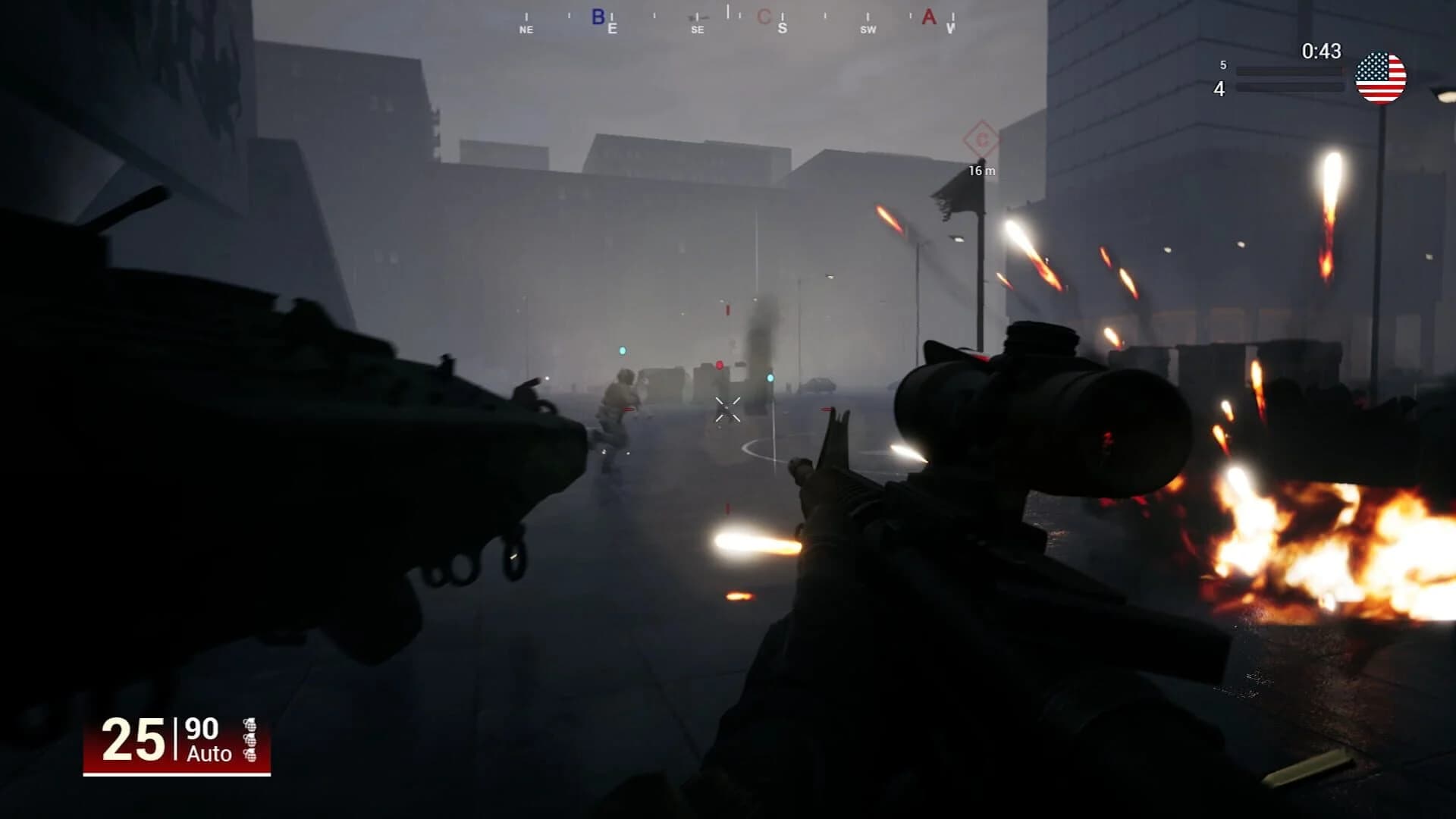The width and height of the screenshot is (1456, 819).
Task: Click the middle grenade icon
Action: click(x=251, y=741)
